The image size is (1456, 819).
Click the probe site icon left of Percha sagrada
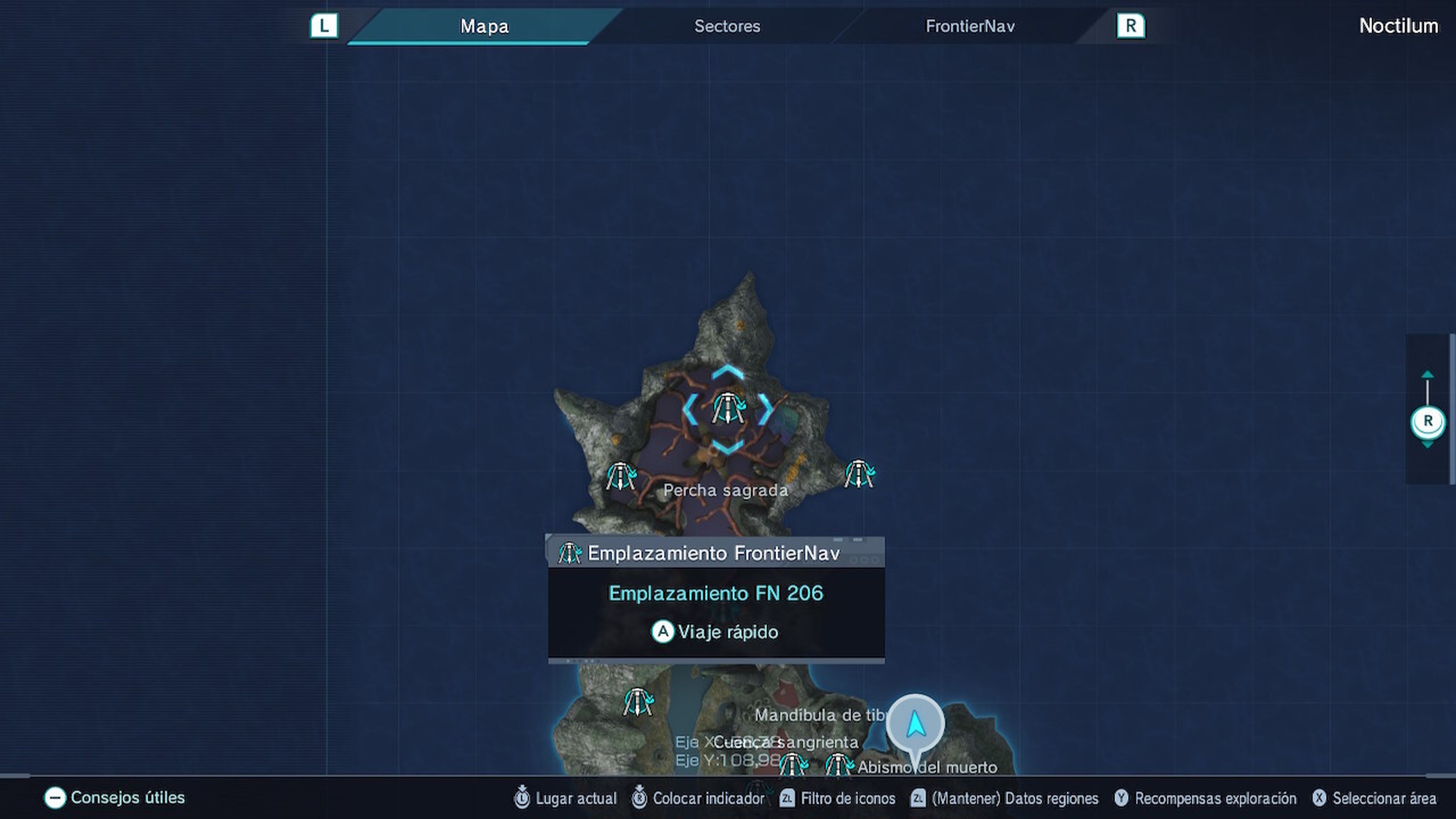click(621, 475)
